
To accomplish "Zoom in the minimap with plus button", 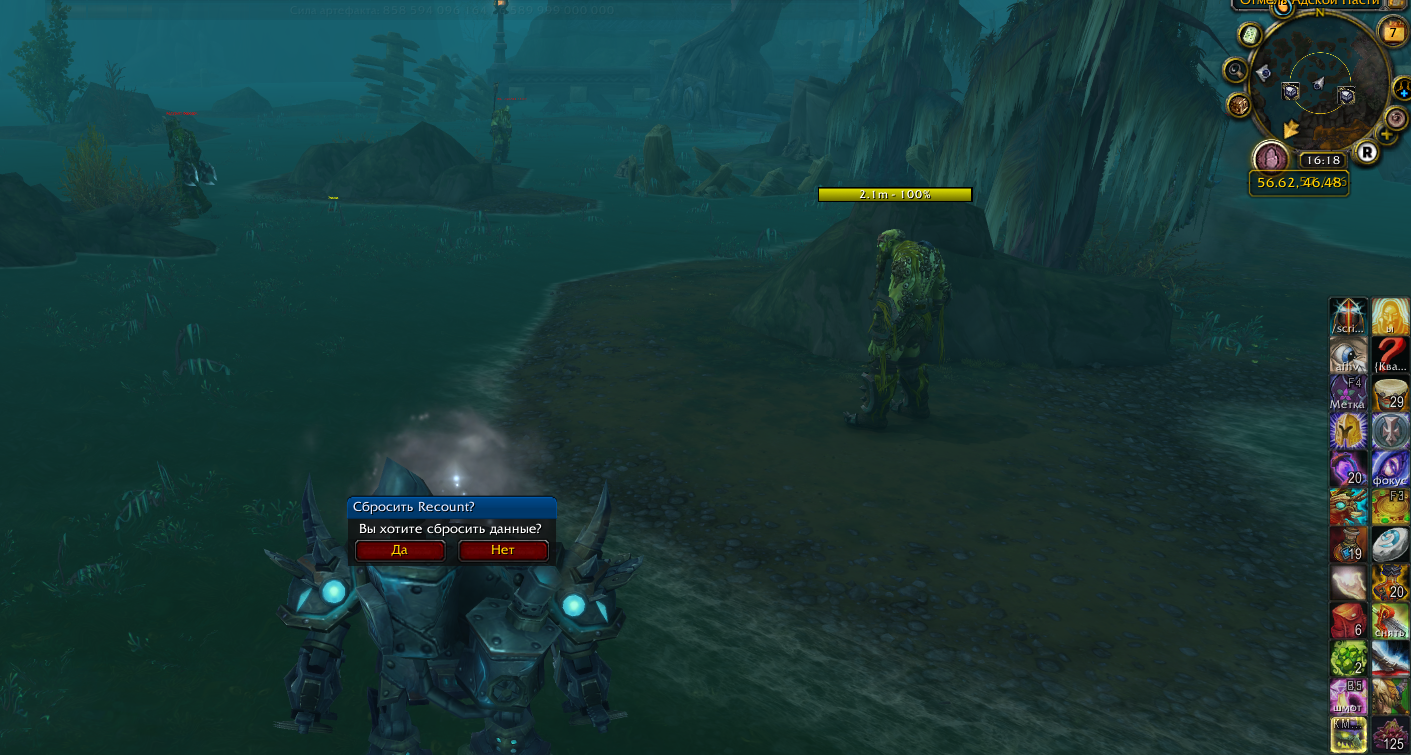I will pos(1388,135).
